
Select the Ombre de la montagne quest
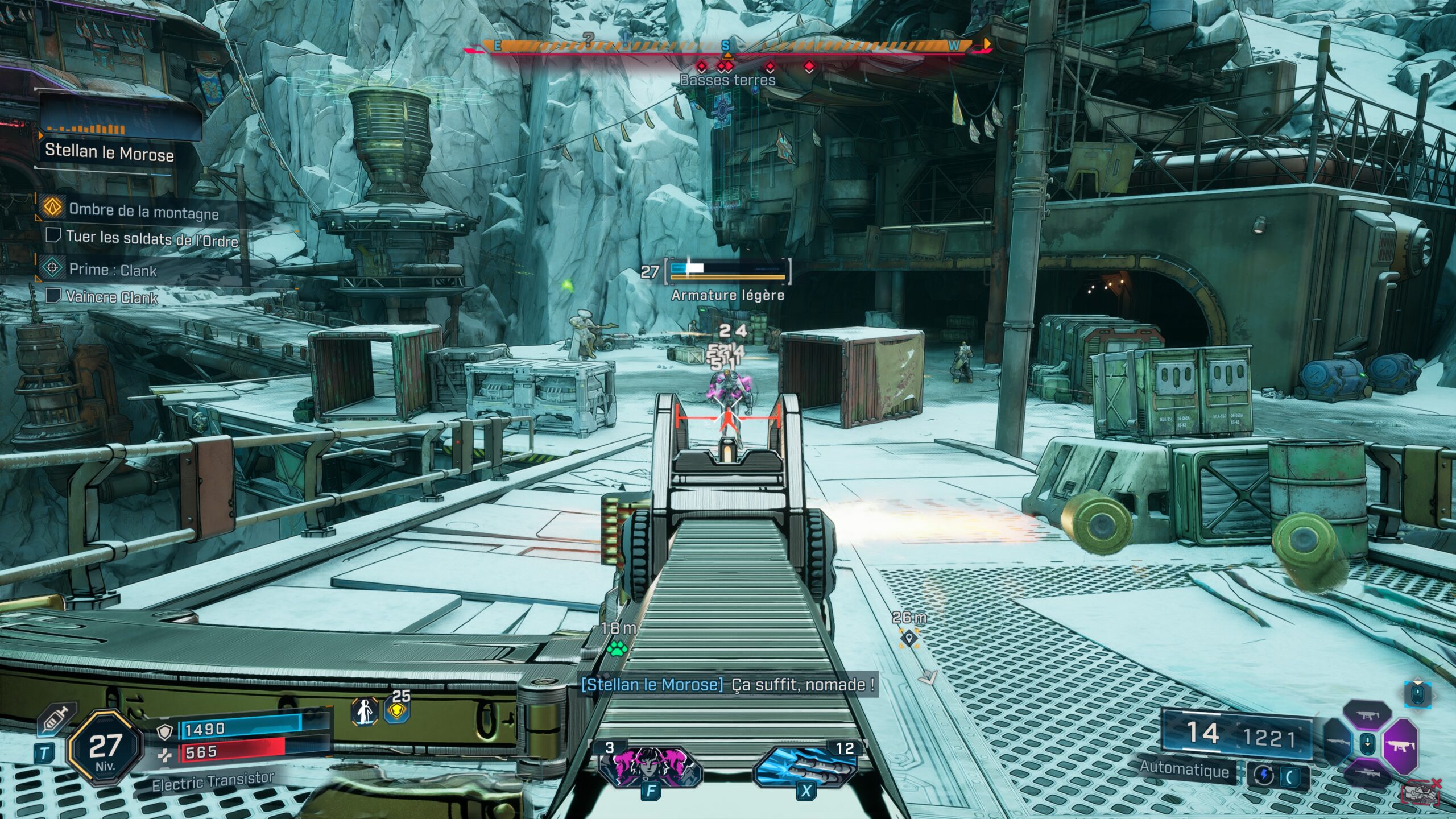click(143, 211)
